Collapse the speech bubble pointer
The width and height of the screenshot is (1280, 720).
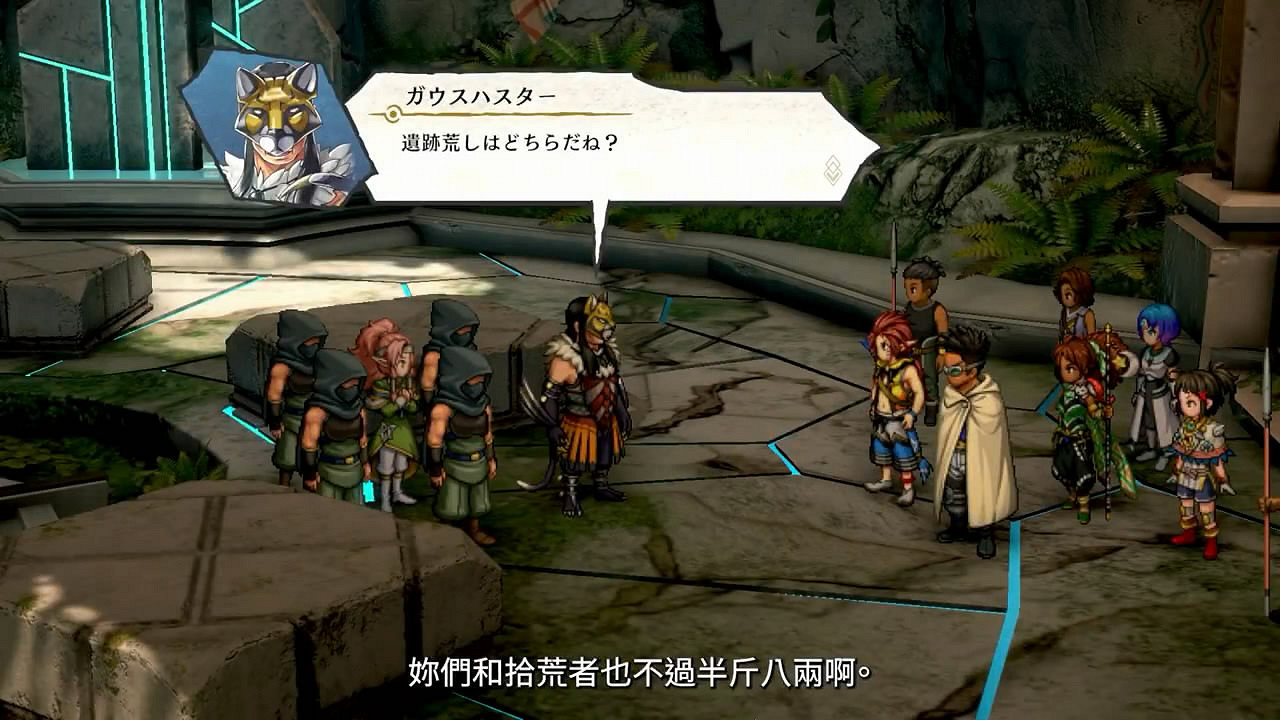(600, 215)
